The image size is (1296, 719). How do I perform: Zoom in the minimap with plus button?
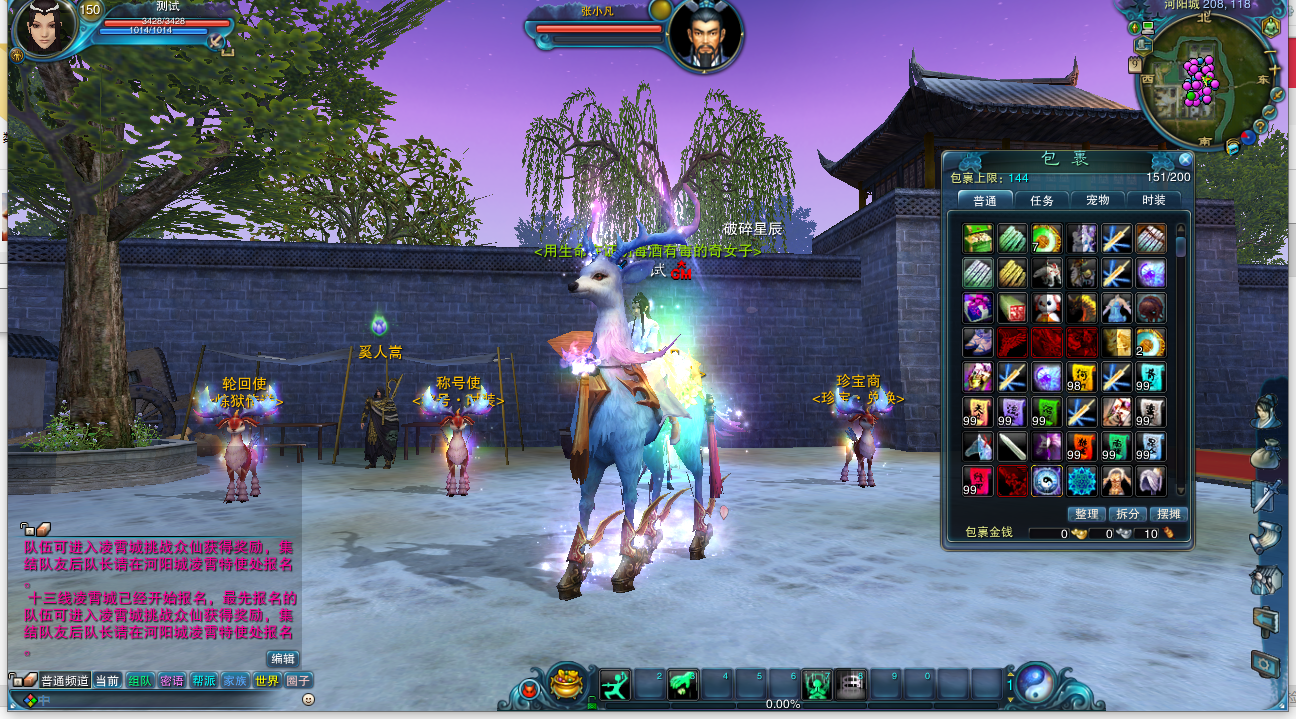pyautogui.click(x=1275, y=71)
